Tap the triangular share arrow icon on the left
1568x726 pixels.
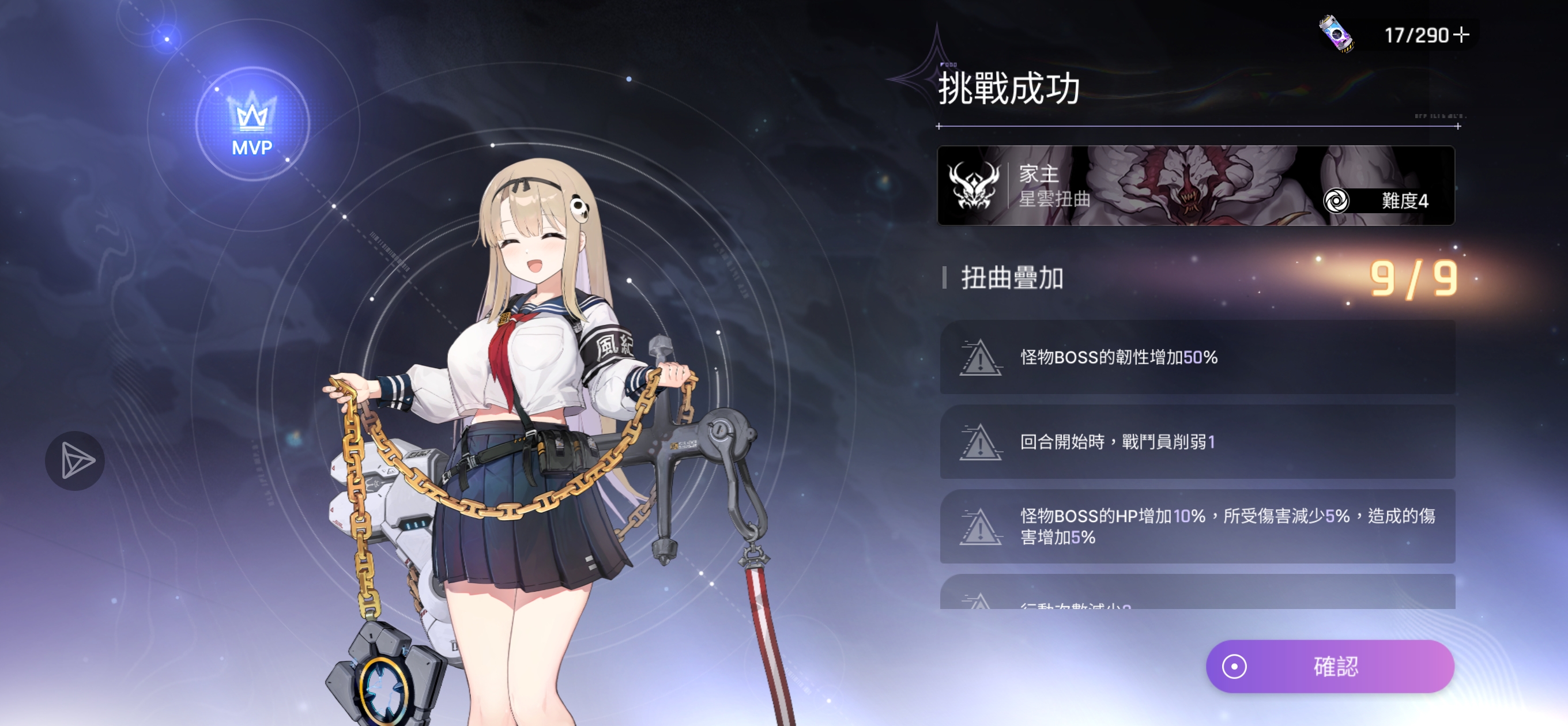click(76, 460)
